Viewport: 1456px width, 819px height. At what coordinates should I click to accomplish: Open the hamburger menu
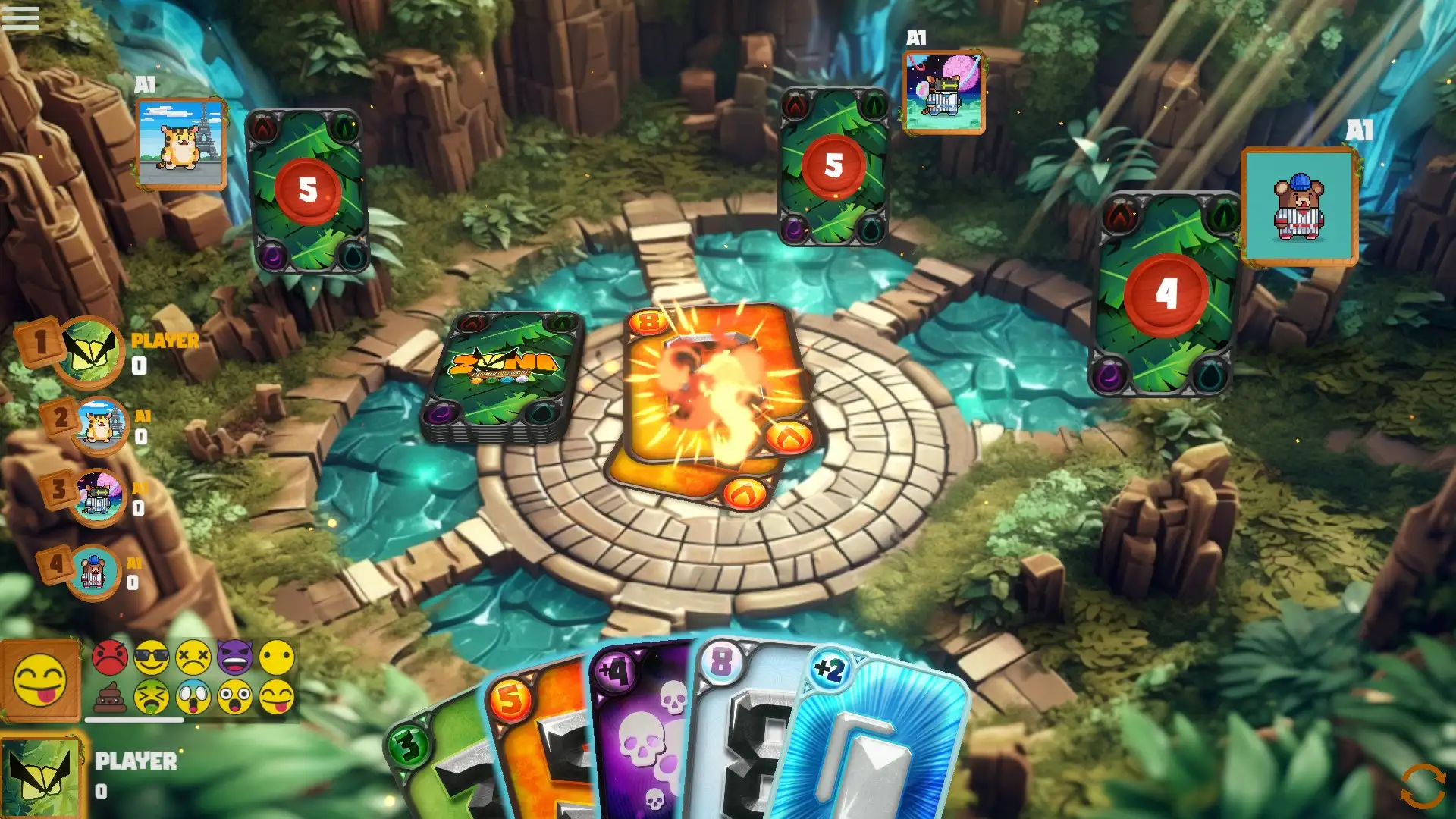point(20,17)
